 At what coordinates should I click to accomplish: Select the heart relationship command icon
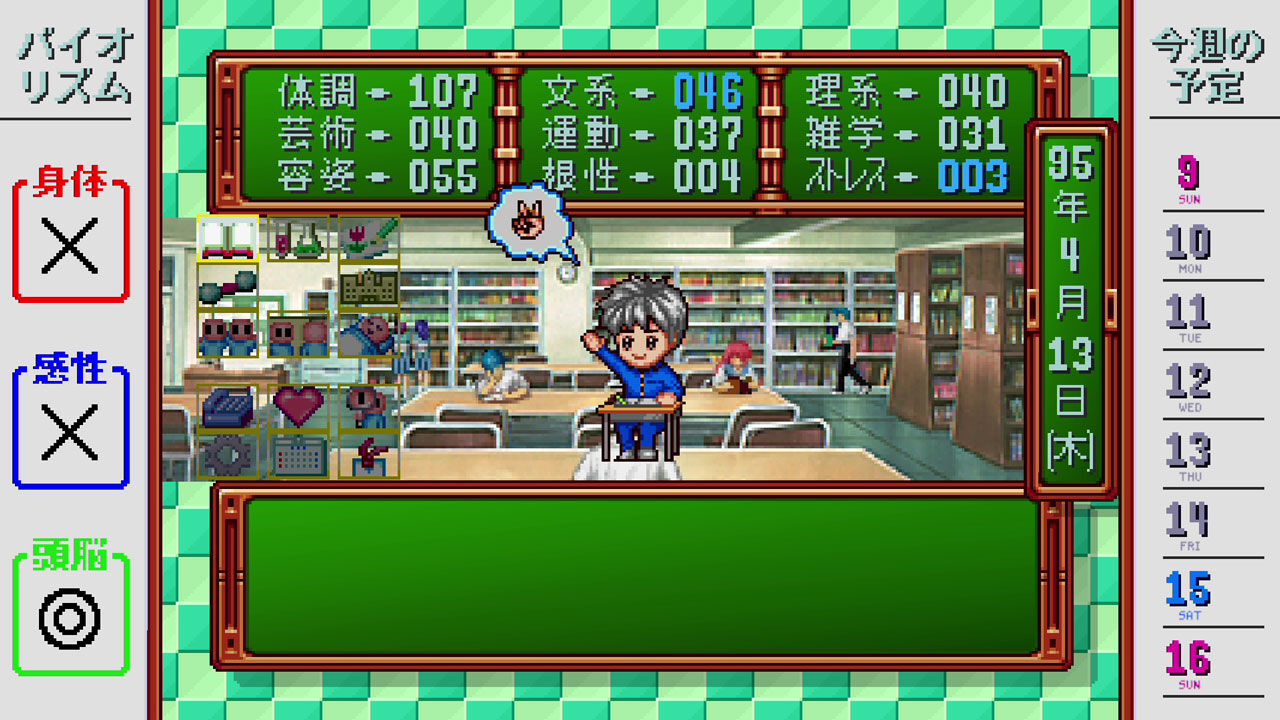pyautogui.click(x=298, y=407)
